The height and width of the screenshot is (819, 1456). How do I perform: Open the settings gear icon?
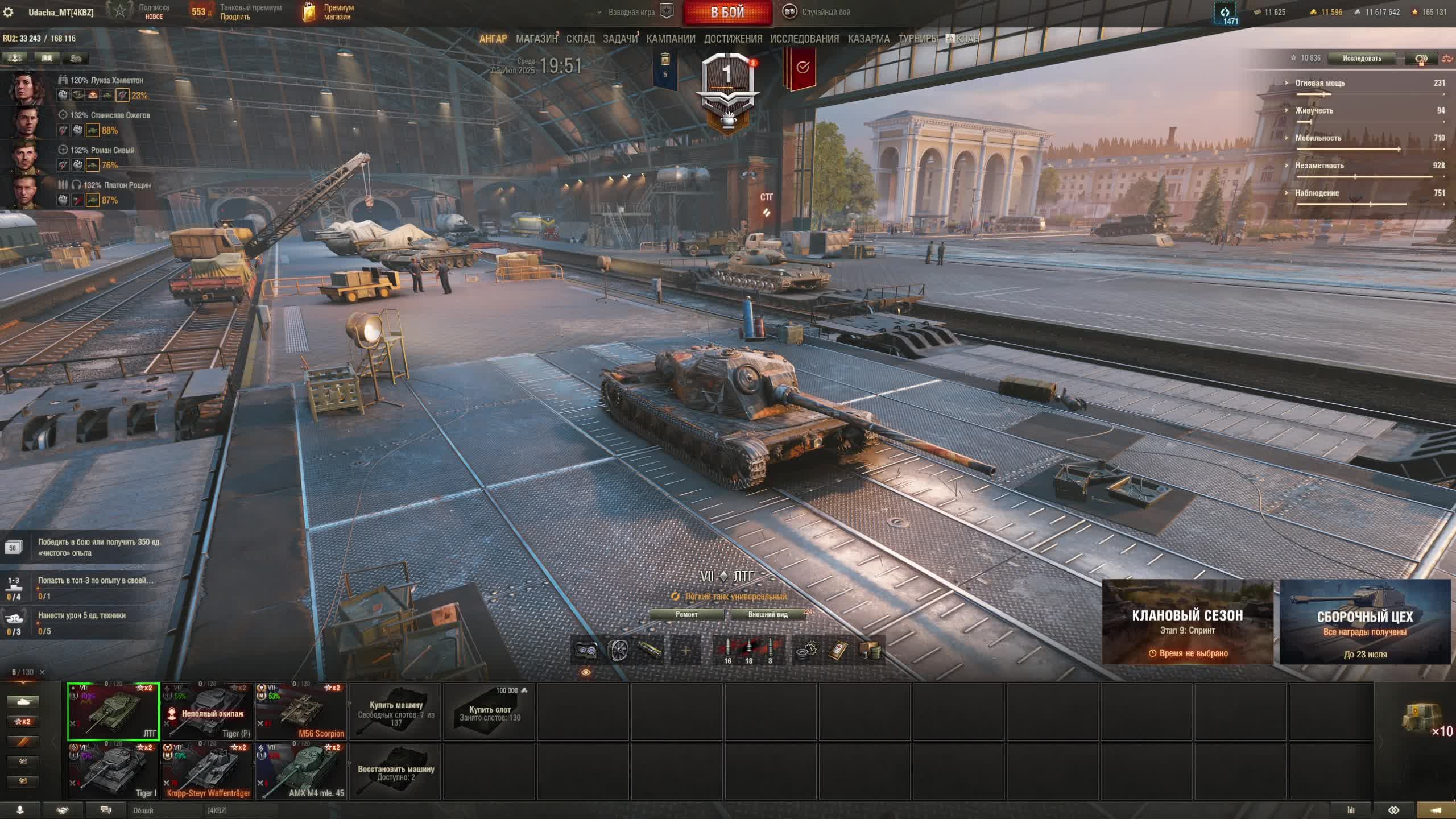click(9, 12)
